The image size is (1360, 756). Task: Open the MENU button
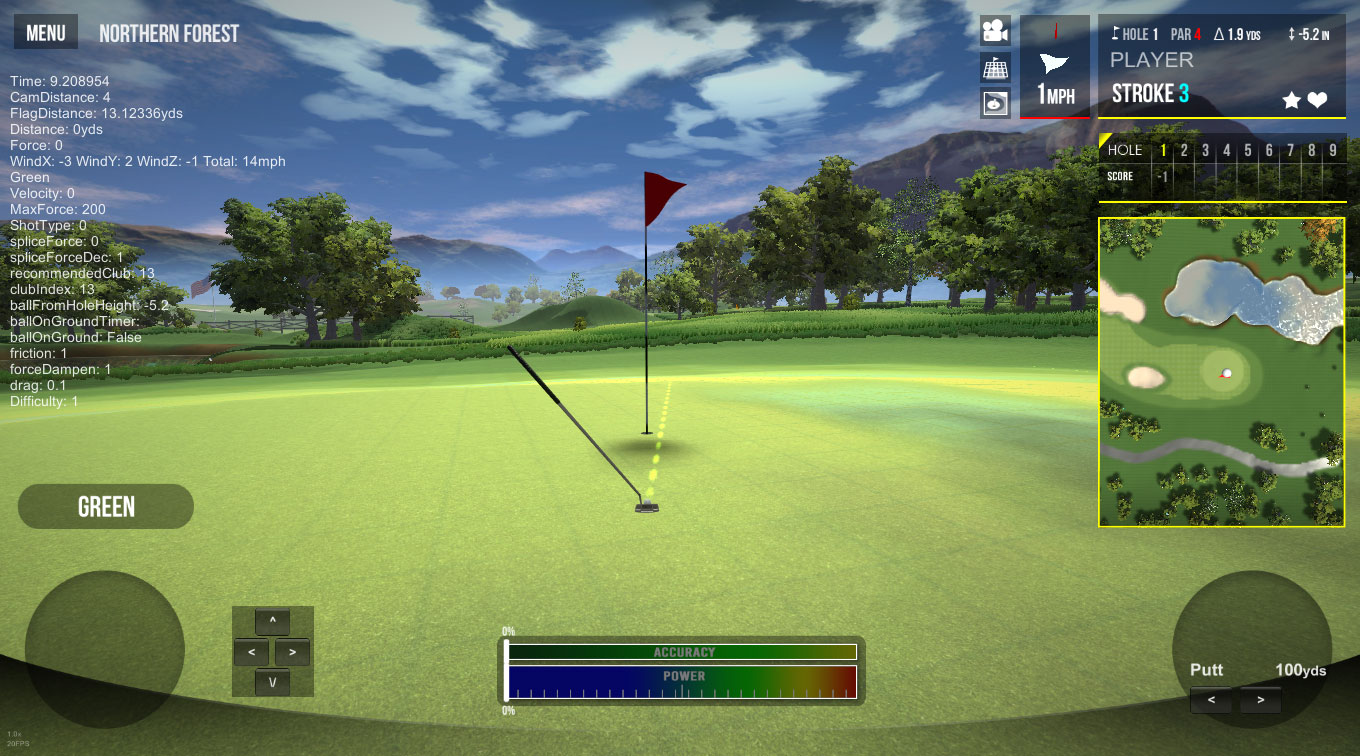tap(46, 33)
